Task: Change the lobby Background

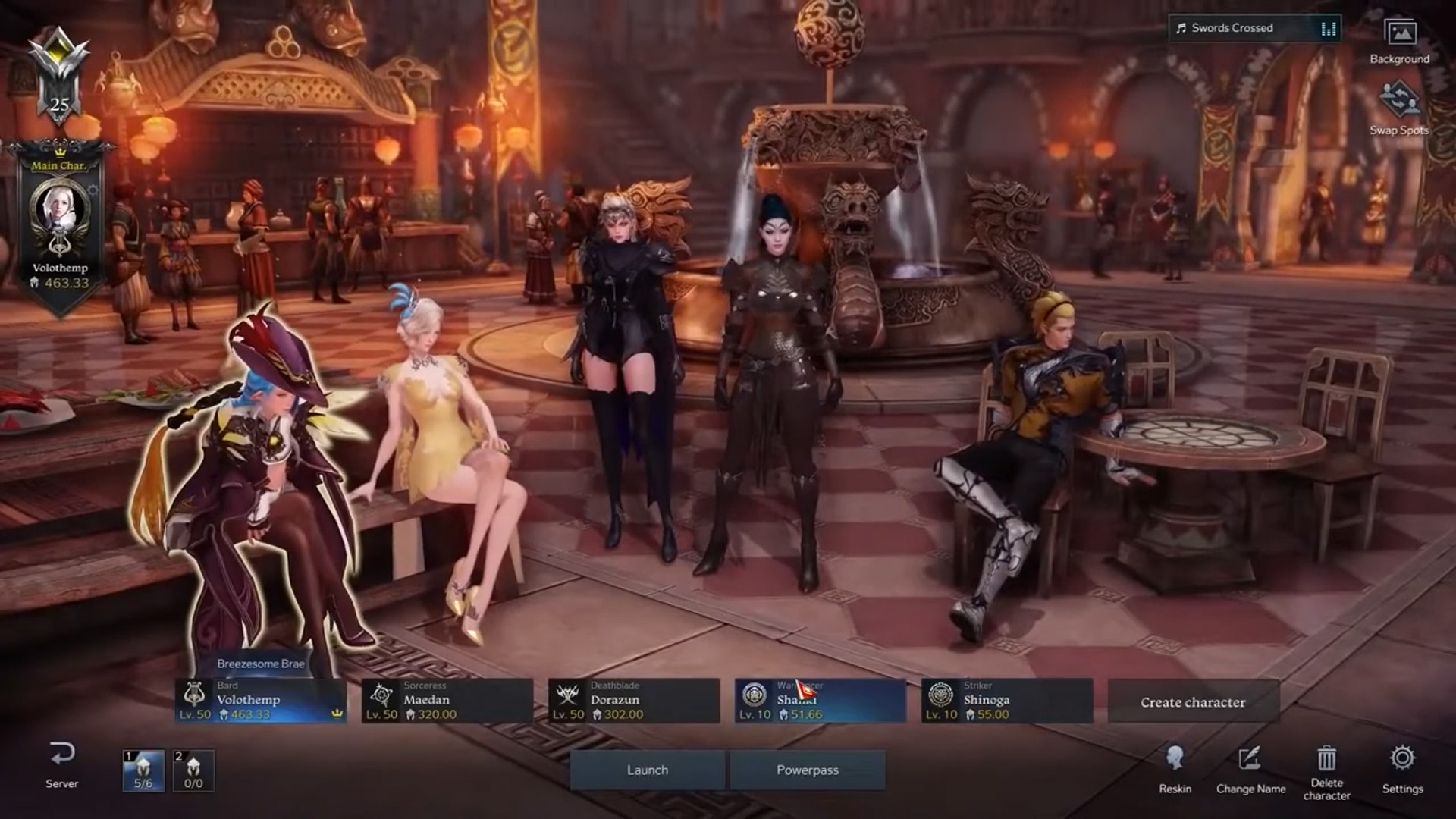Action: click(1399, 41)
